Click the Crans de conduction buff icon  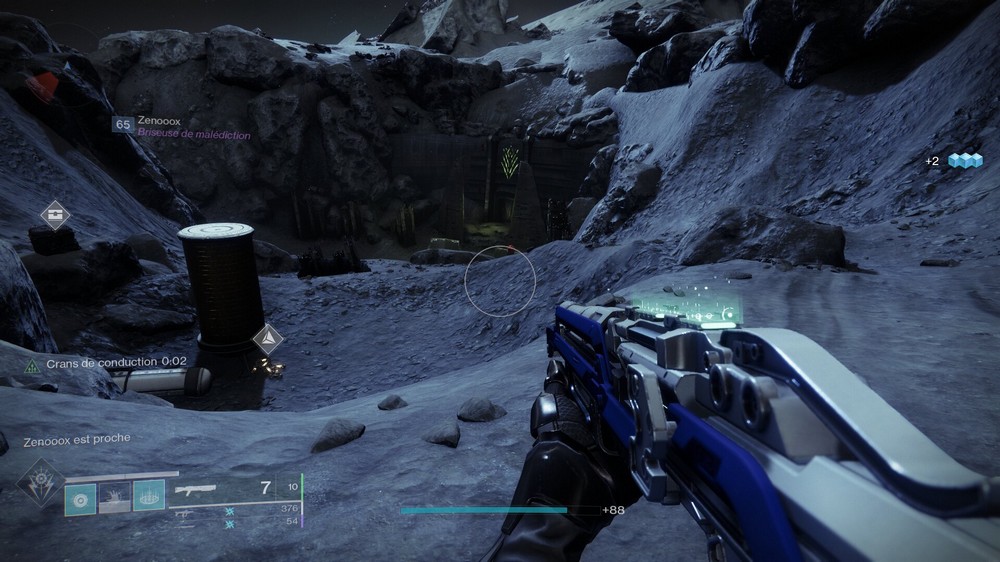(x=33, y=366)
